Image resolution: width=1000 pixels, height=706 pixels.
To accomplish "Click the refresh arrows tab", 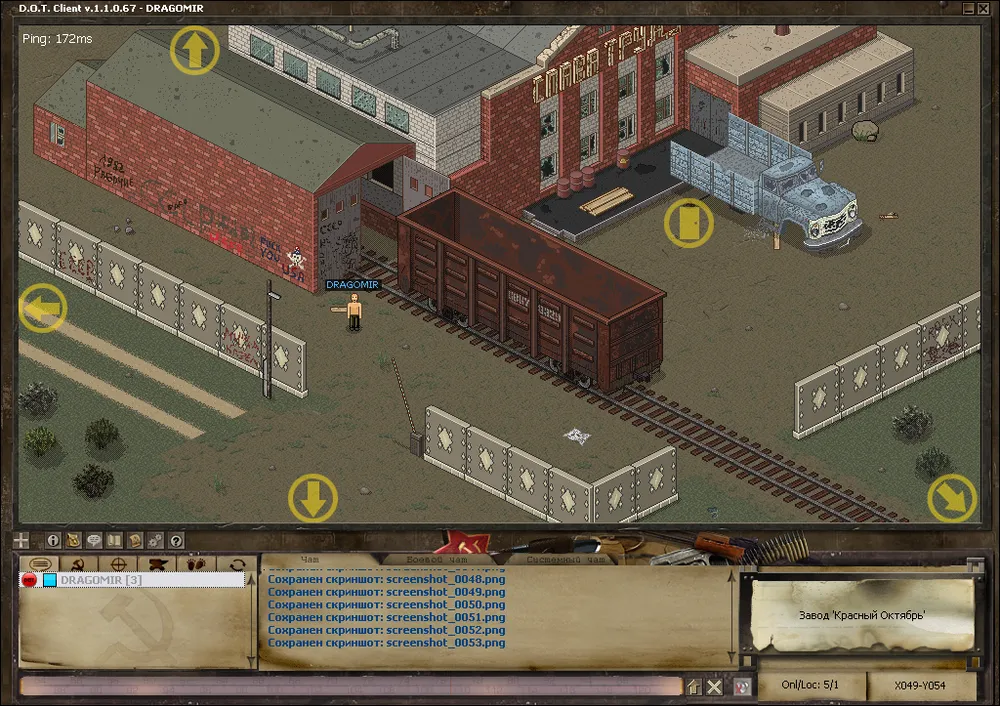I will (238, 565).
